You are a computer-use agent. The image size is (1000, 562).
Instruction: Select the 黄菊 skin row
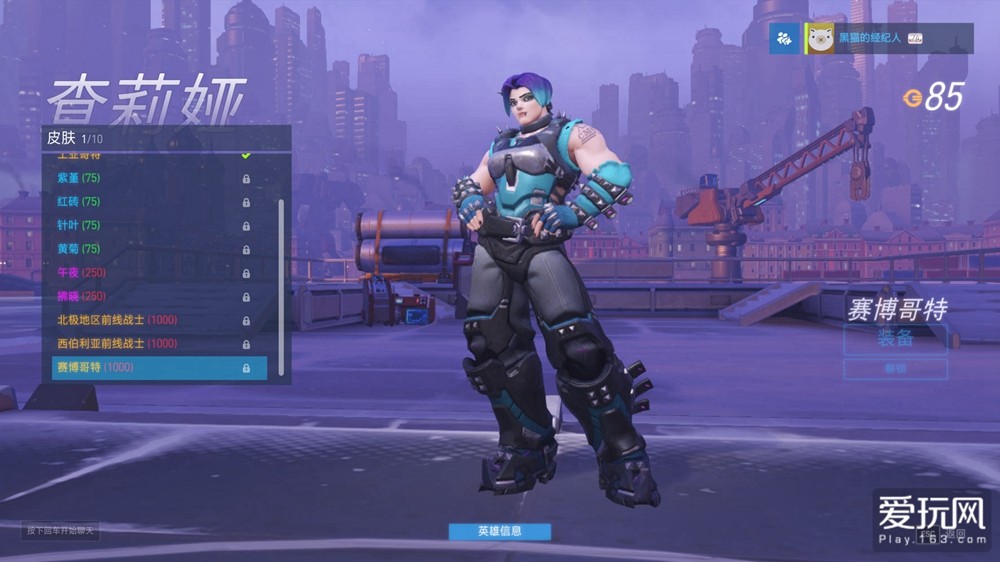click(150, 249)
